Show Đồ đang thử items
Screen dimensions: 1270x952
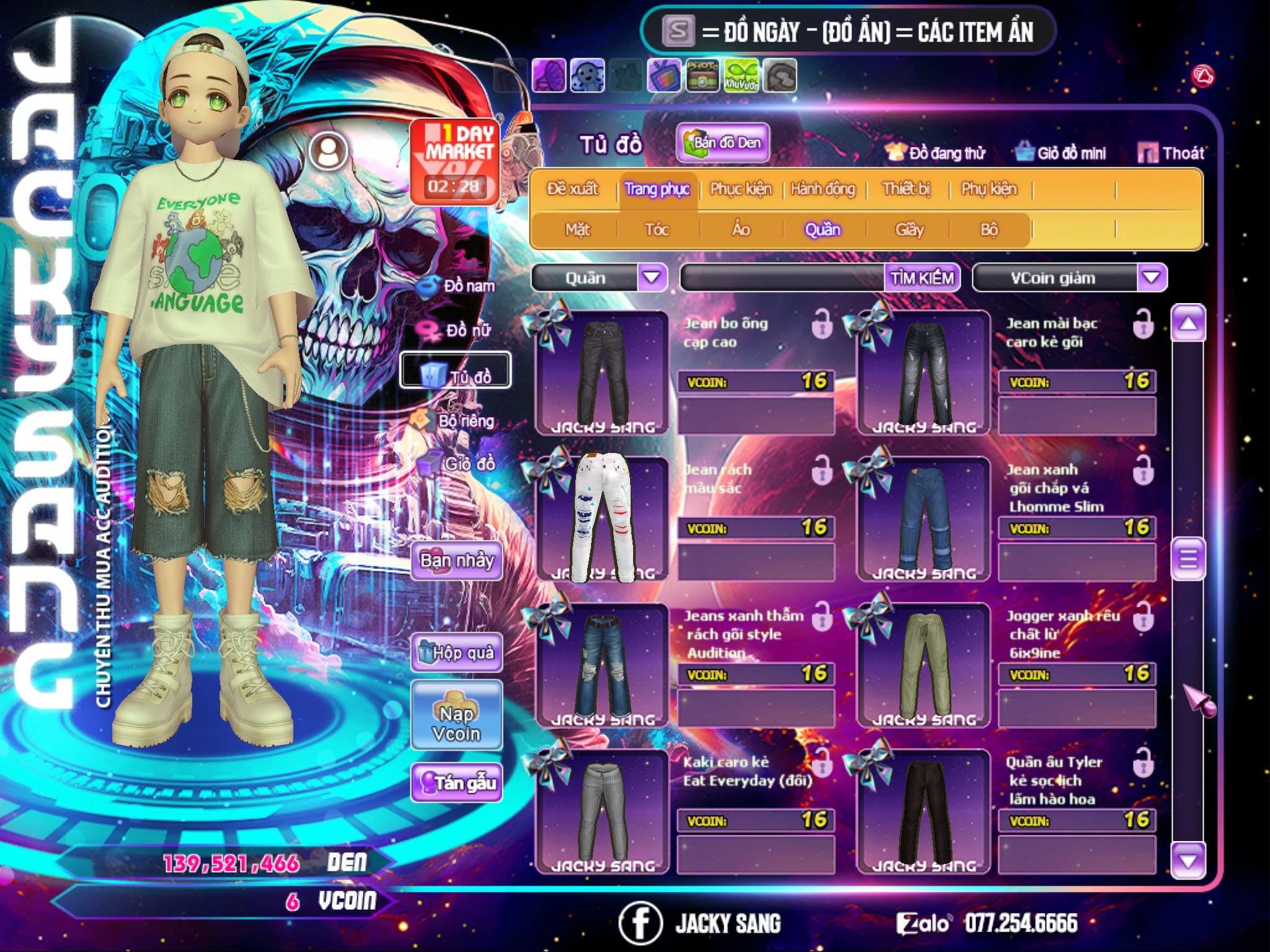tap(936, 153)
